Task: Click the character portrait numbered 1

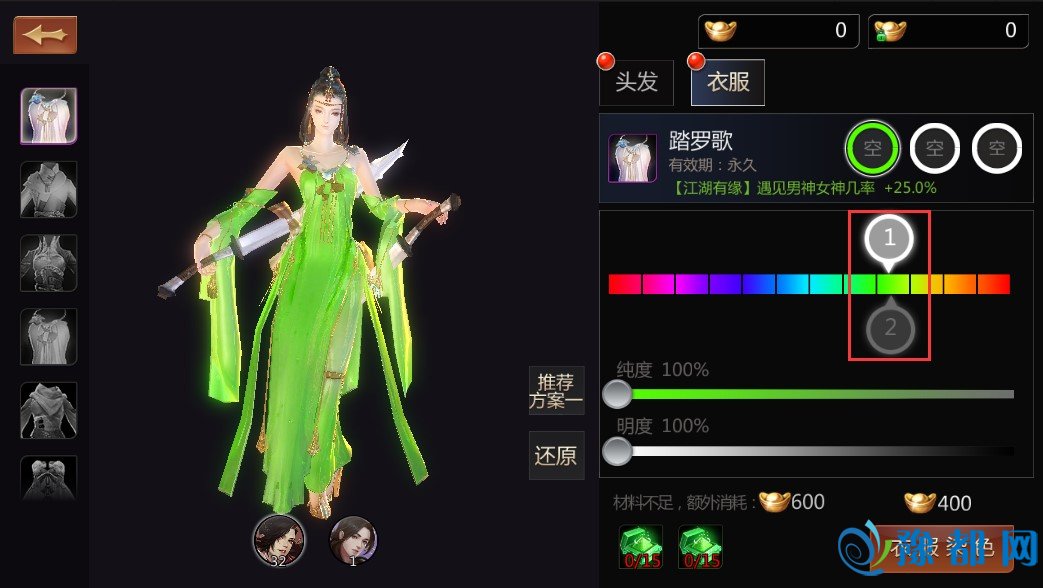Action: (353, 541)
